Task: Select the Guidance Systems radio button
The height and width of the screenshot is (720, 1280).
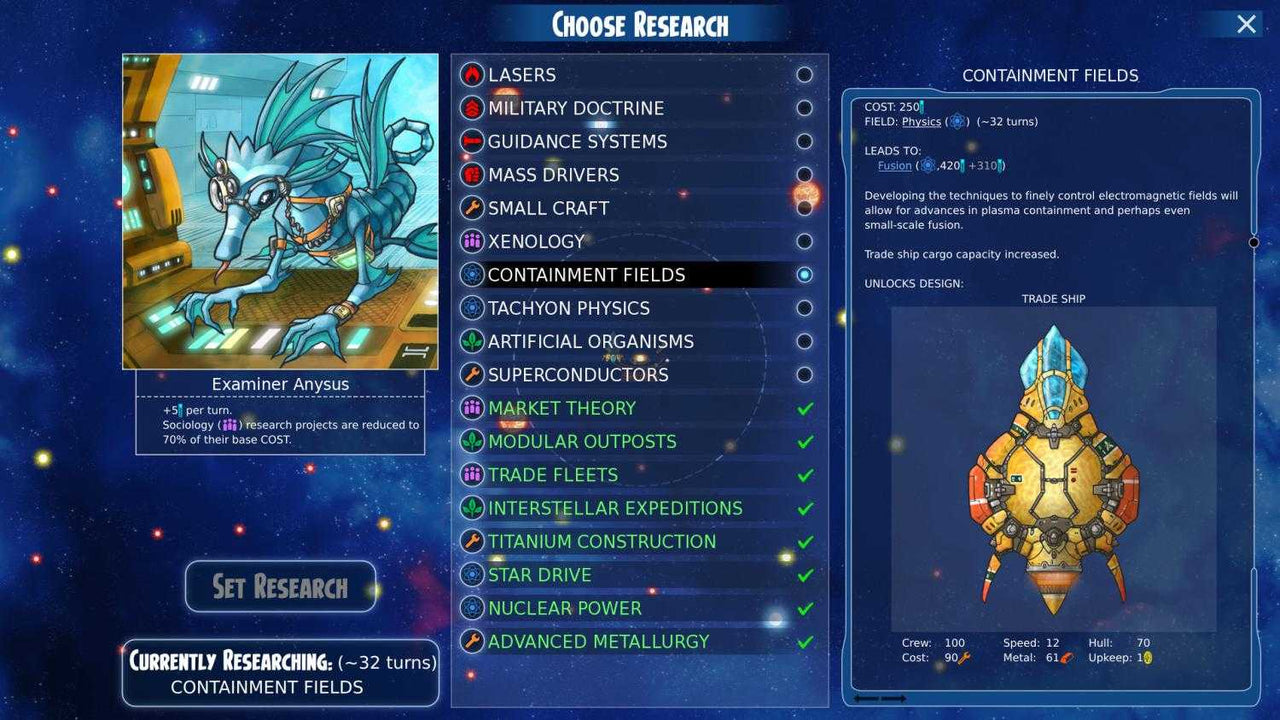Action: click(805, 141)
